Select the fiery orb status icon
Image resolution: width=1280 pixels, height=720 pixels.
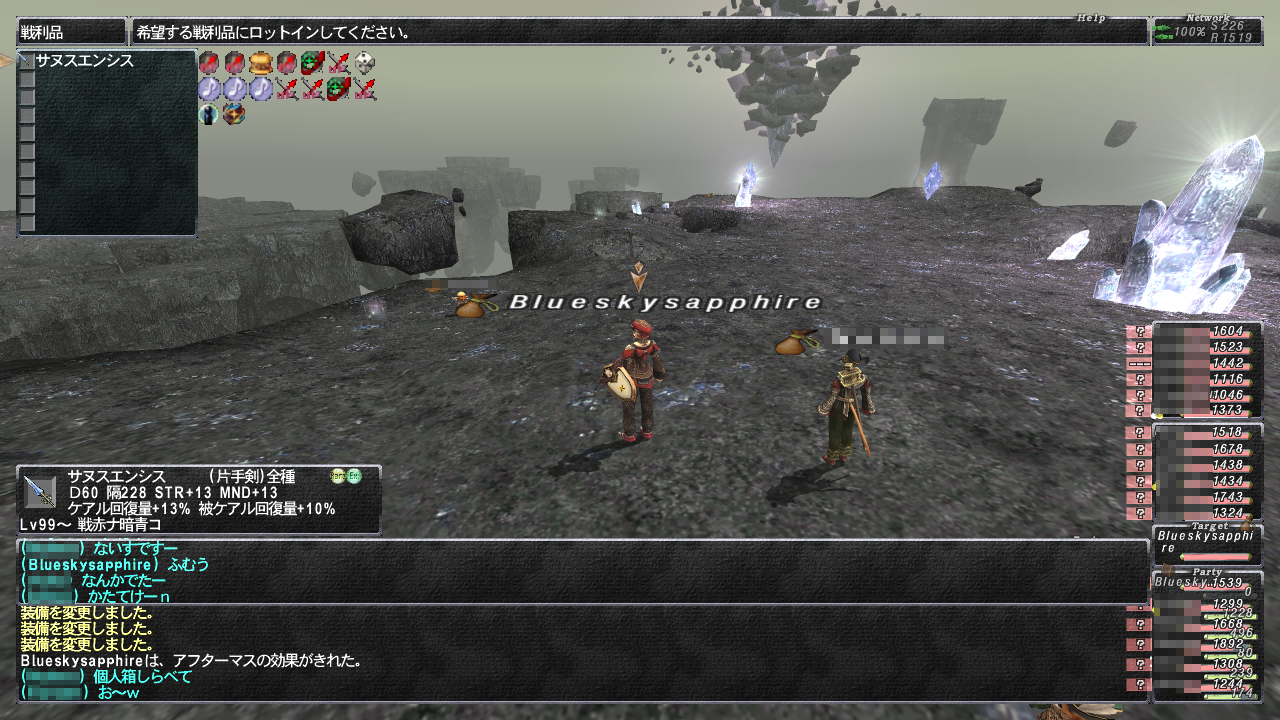pos(235,114)
